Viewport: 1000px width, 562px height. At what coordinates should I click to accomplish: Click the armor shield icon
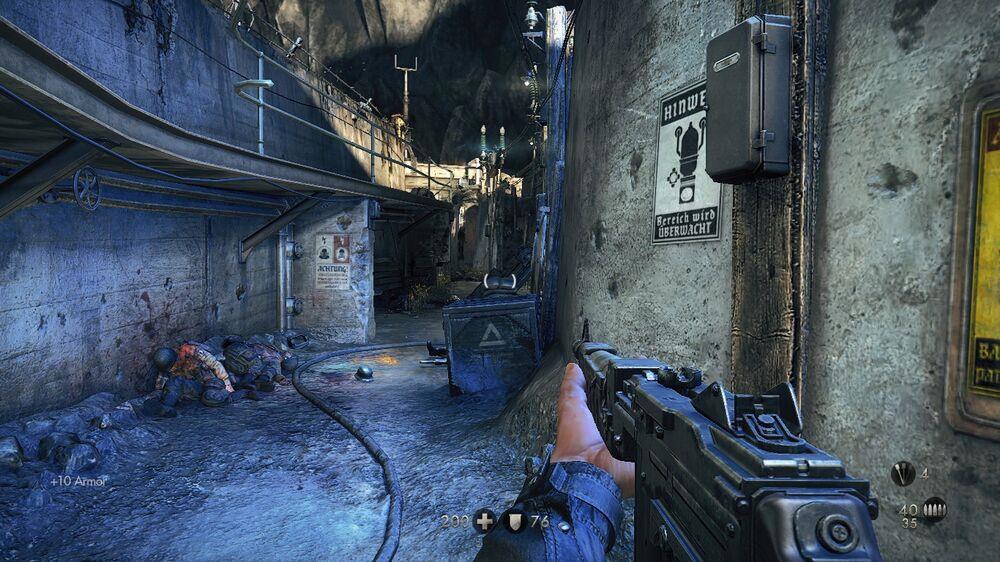coord(516,521)
